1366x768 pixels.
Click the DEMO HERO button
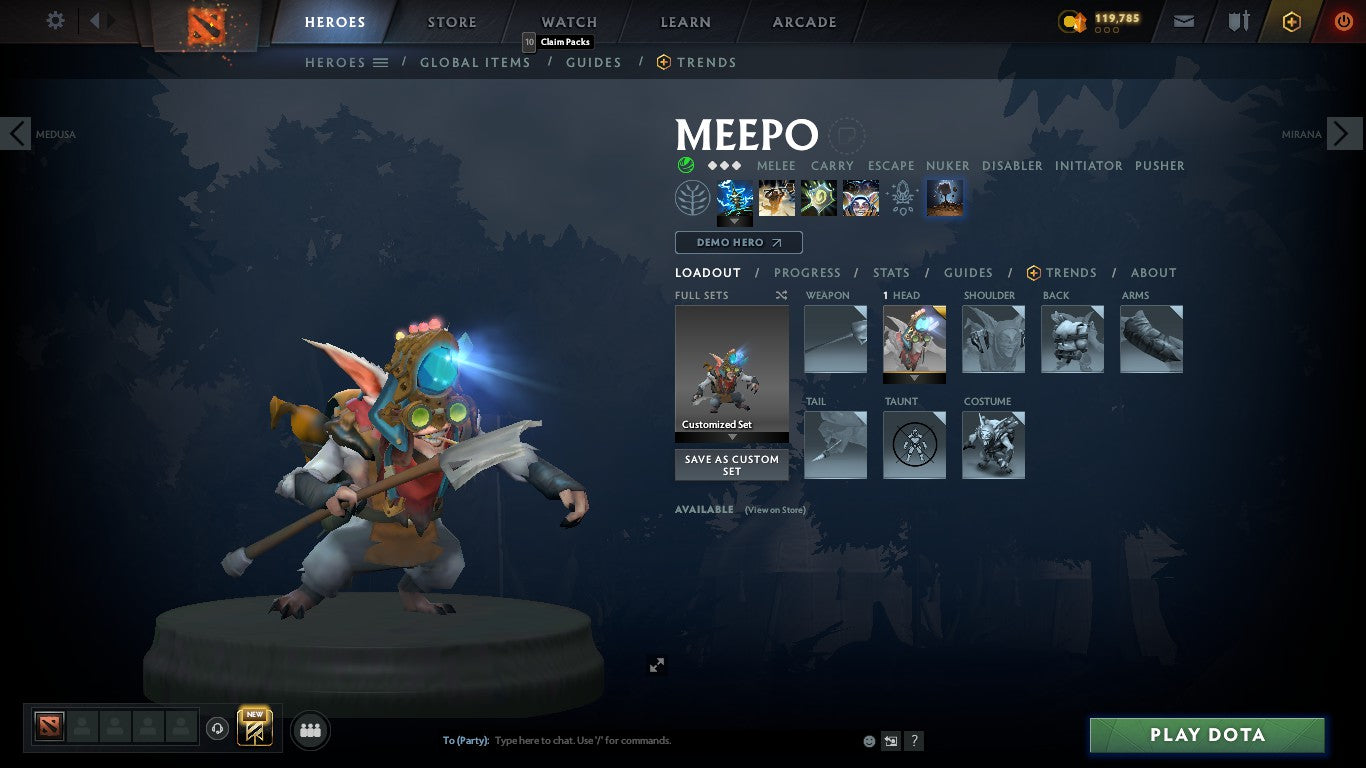point(738,242)
